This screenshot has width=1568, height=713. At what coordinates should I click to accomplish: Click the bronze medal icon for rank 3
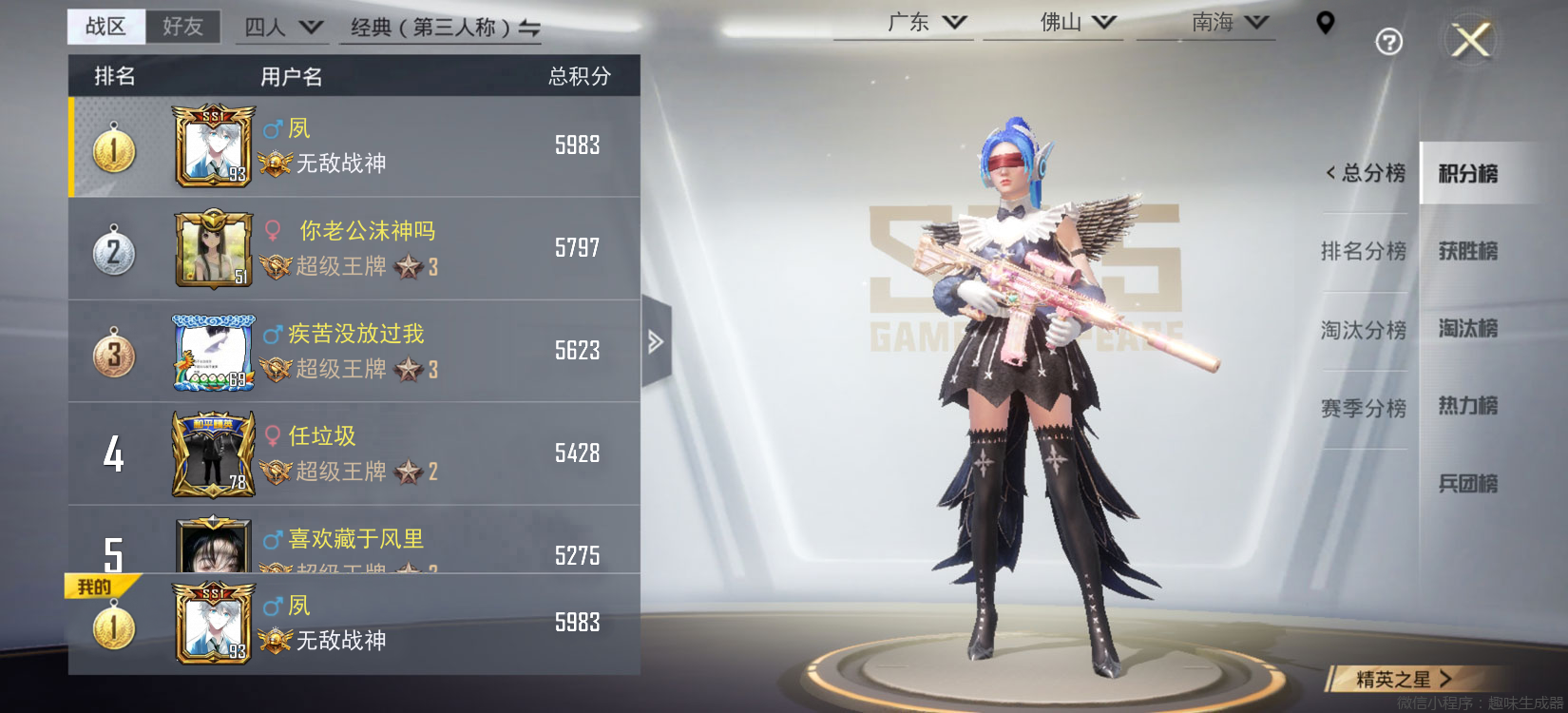point(114,352)
